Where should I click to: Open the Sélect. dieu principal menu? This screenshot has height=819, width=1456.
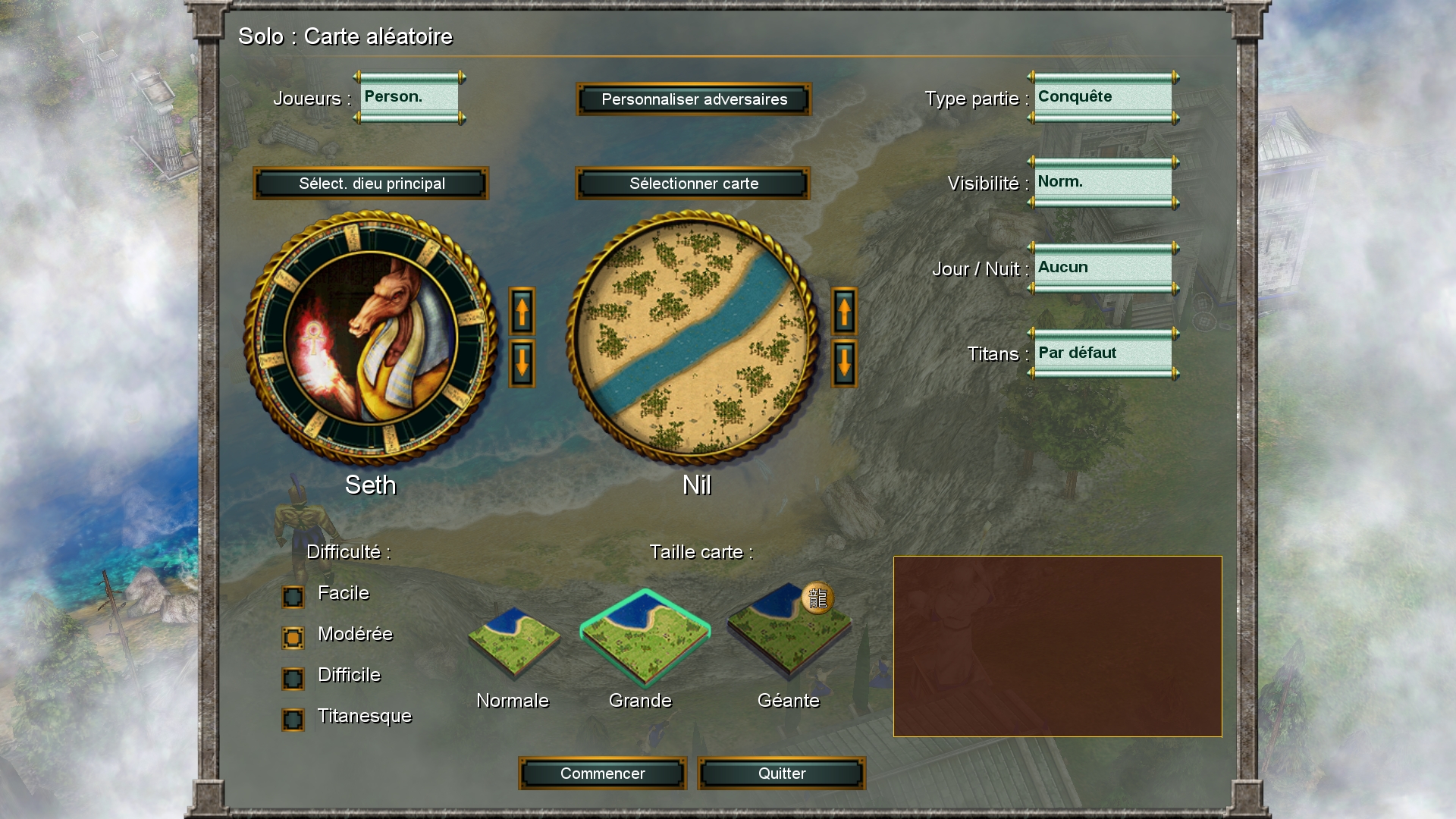click(x=371, y=184)
